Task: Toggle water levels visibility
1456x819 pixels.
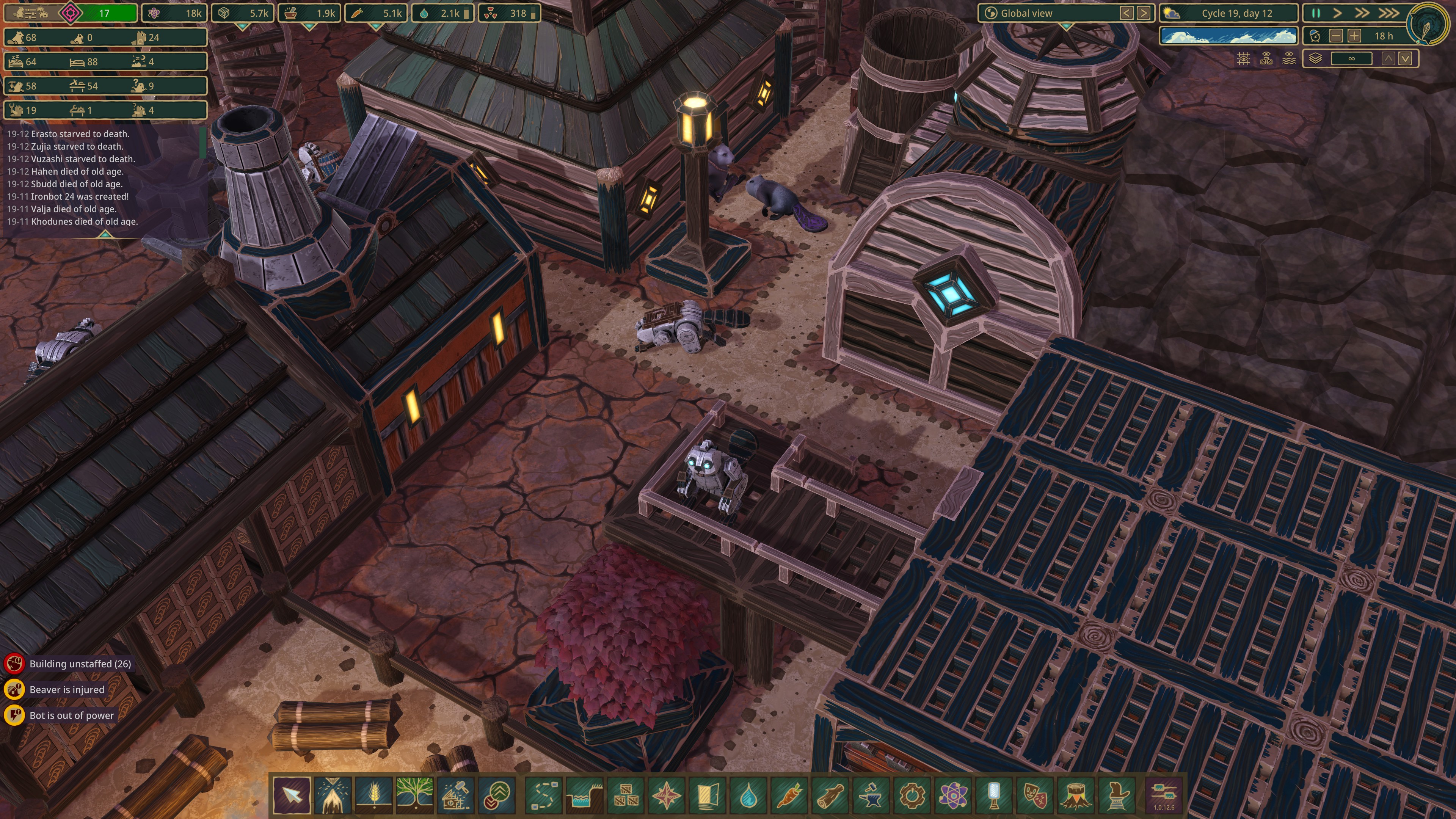Action: click(x=1289, y=59)
